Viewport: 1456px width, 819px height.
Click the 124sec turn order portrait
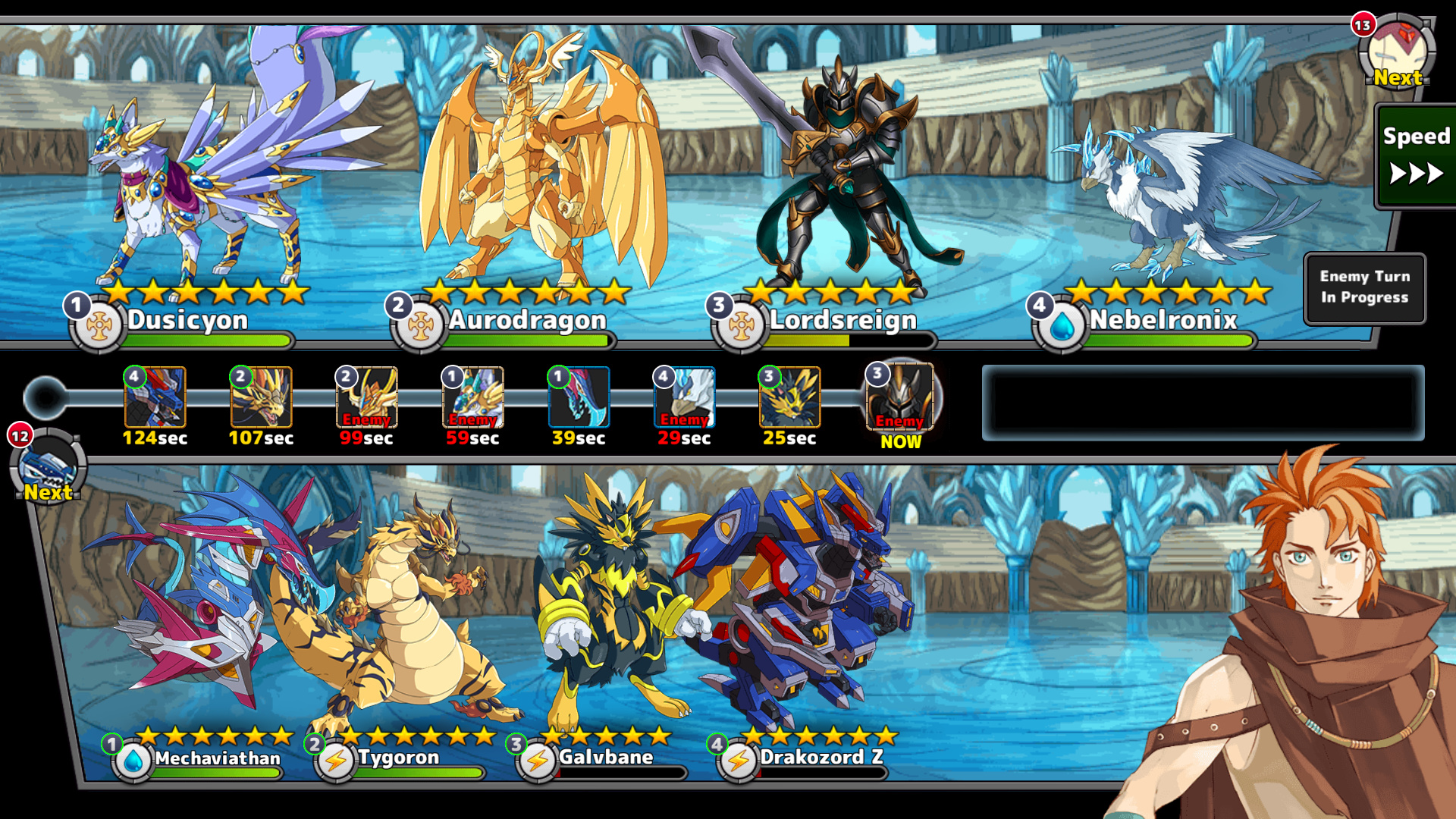(155, 397)
